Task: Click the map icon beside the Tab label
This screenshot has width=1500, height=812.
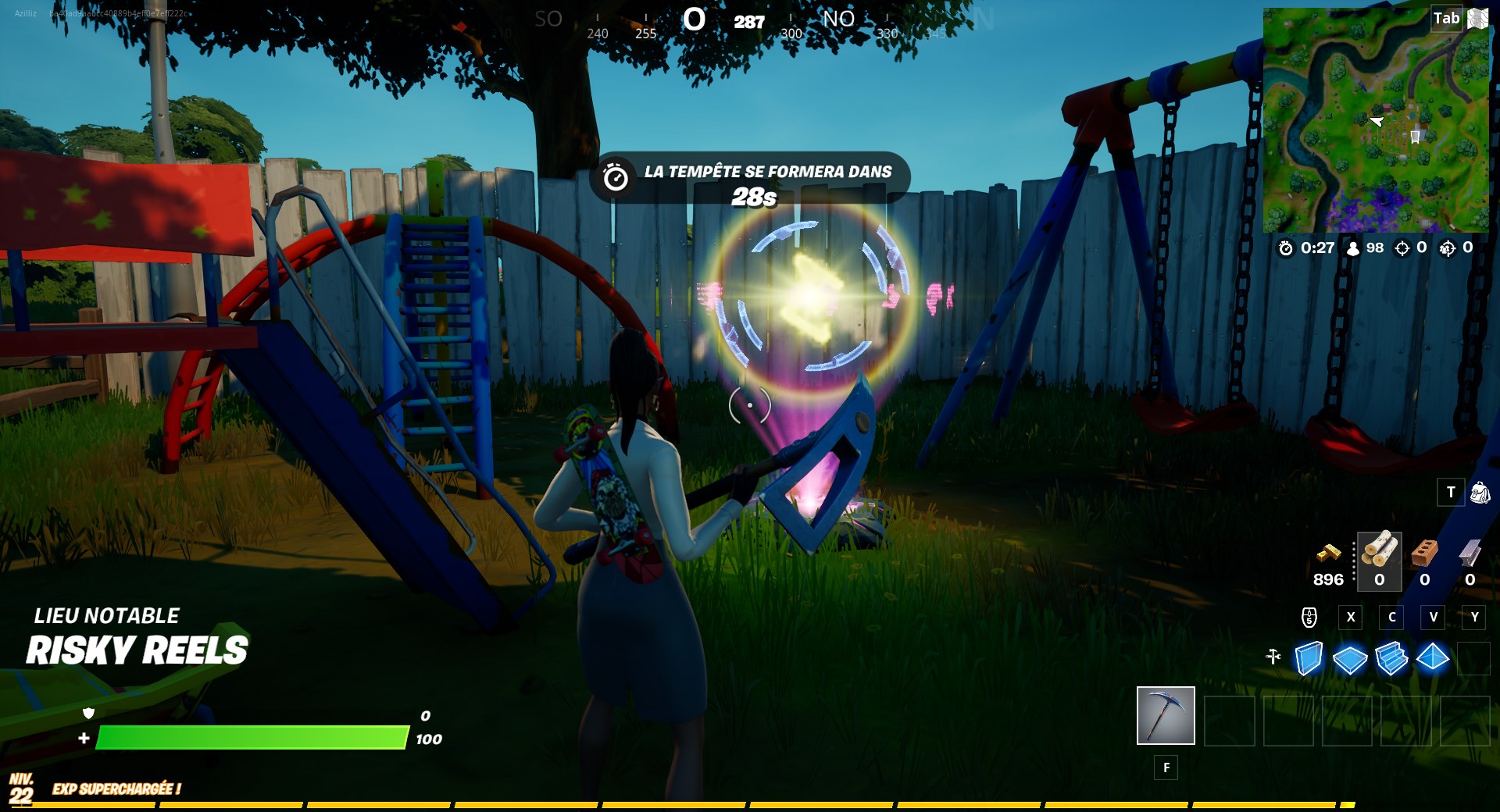Action: (x=1479, y=18)
